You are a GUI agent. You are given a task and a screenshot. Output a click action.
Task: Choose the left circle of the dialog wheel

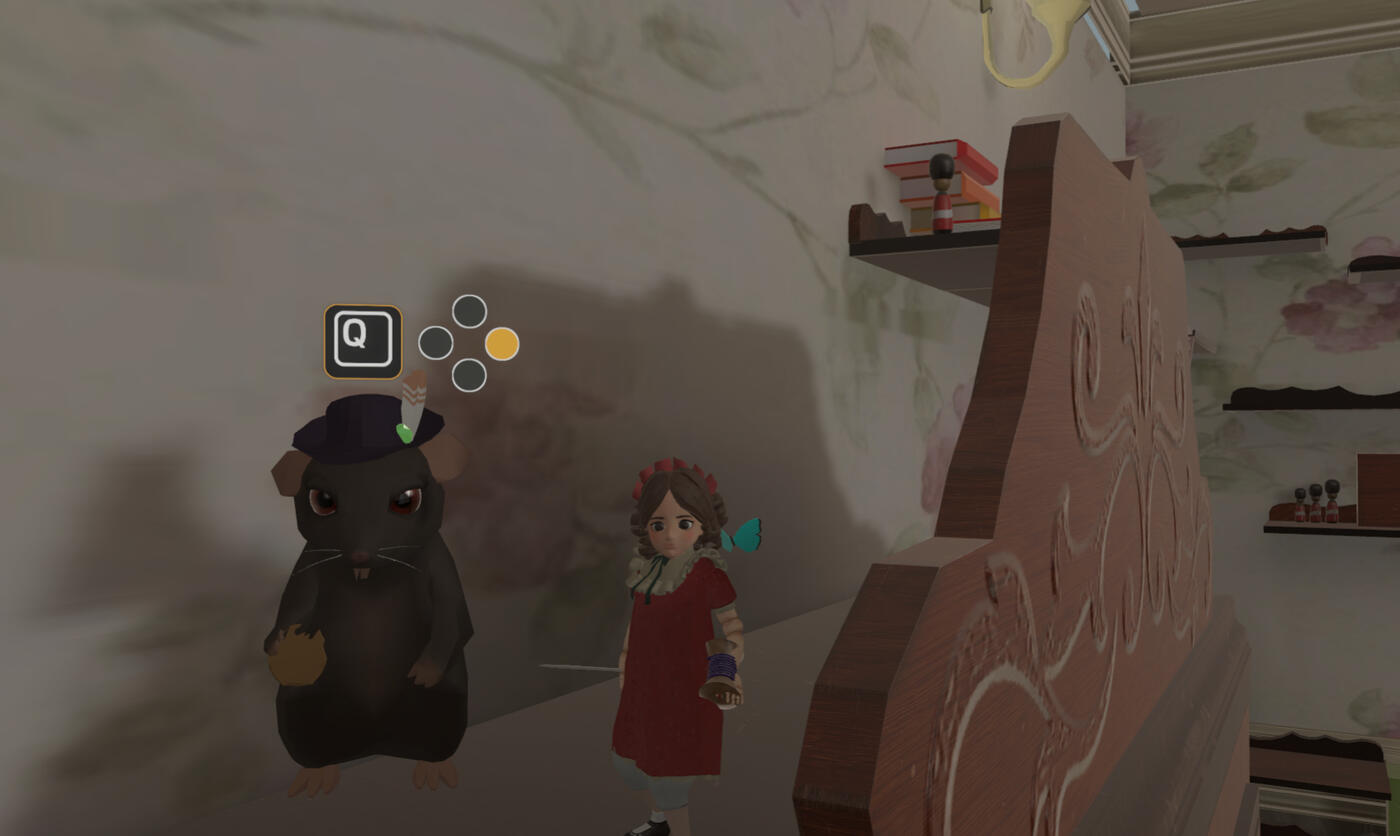click(x=433, y=344)
